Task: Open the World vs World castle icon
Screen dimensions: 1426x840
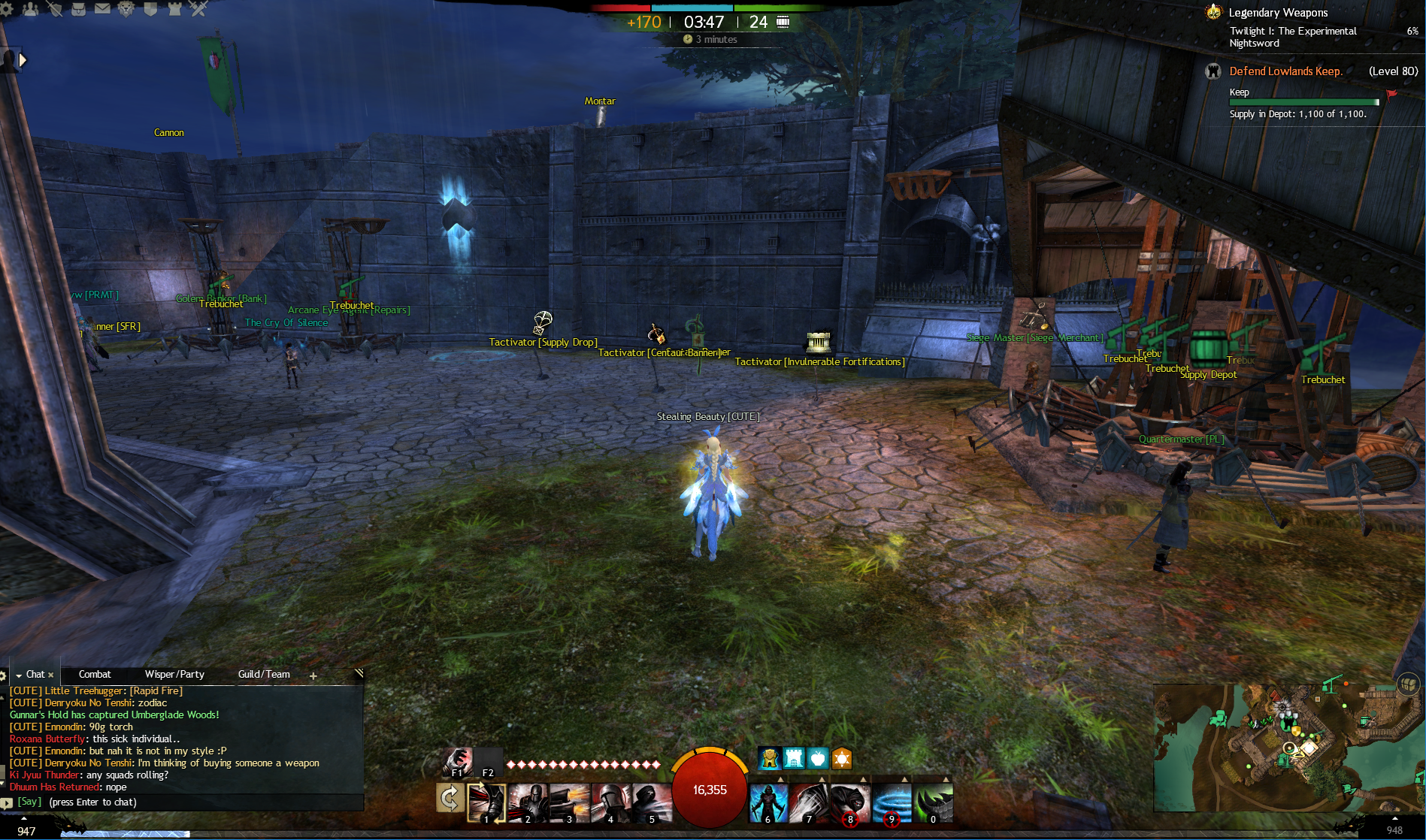Action: pyautogui.click(x=174, y=9)
